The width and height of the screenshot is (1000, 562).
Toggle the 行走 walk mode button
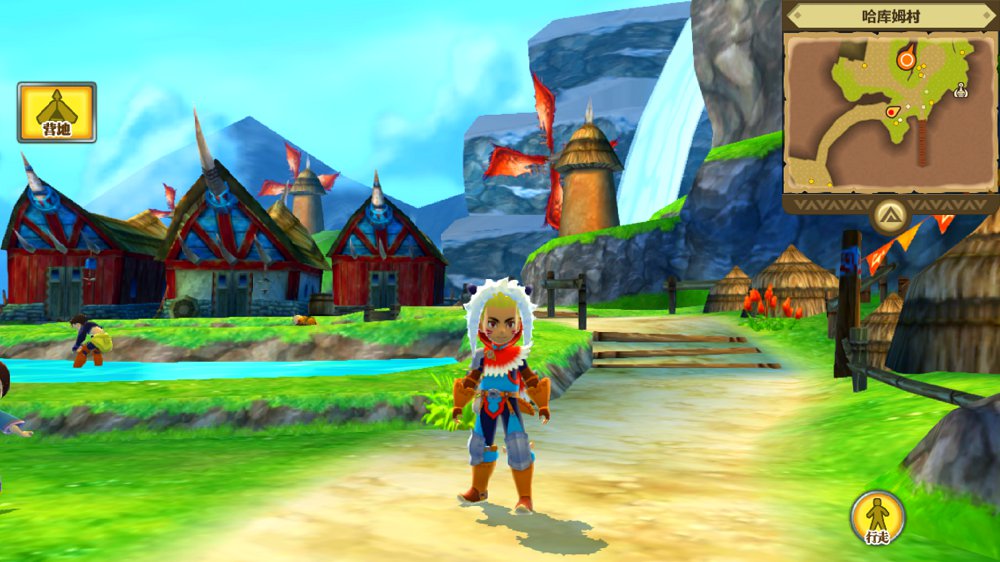(x=877, y=518)
